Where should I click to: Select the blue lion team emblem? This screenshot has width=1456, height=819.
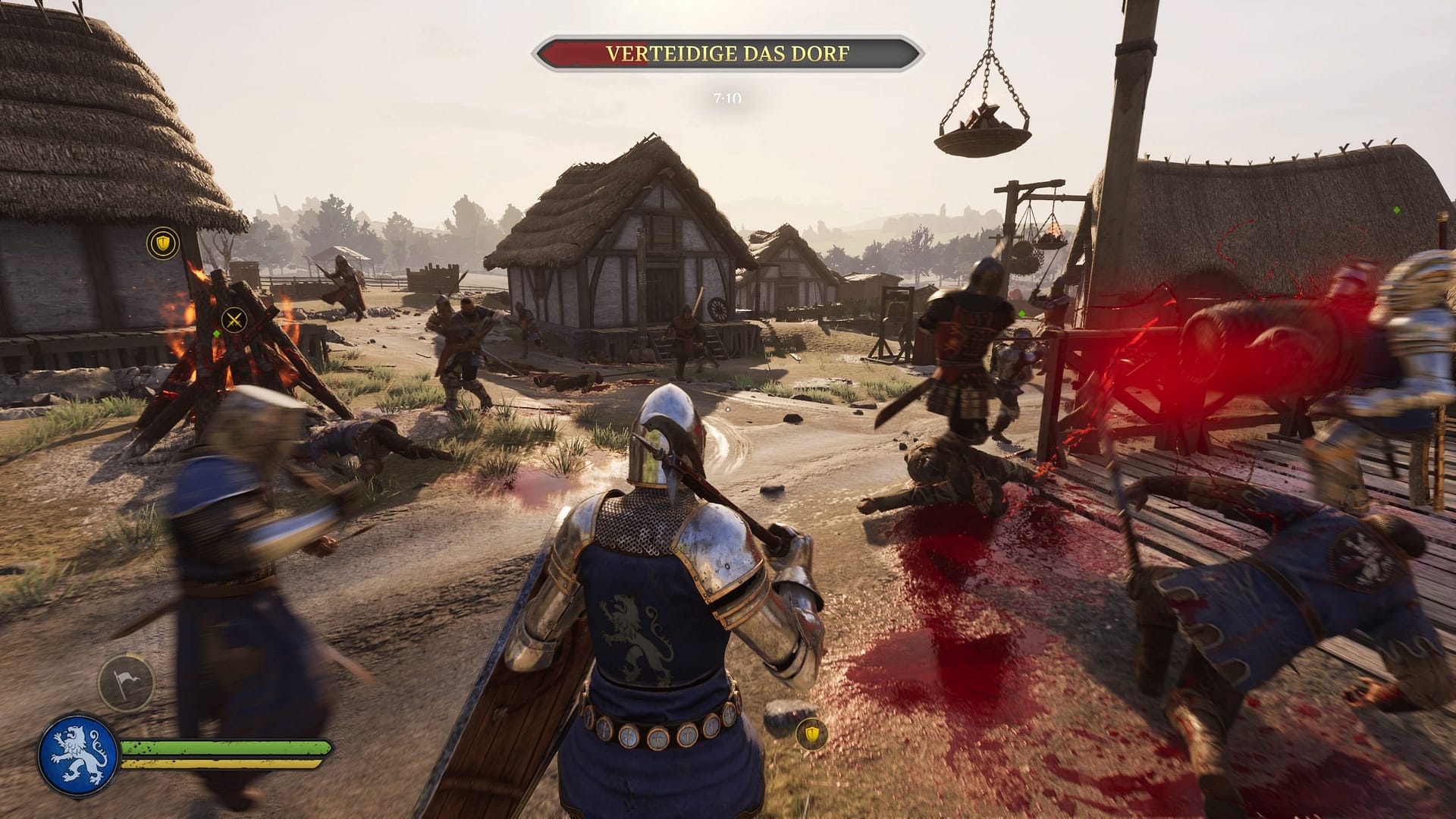click(78, 755)
